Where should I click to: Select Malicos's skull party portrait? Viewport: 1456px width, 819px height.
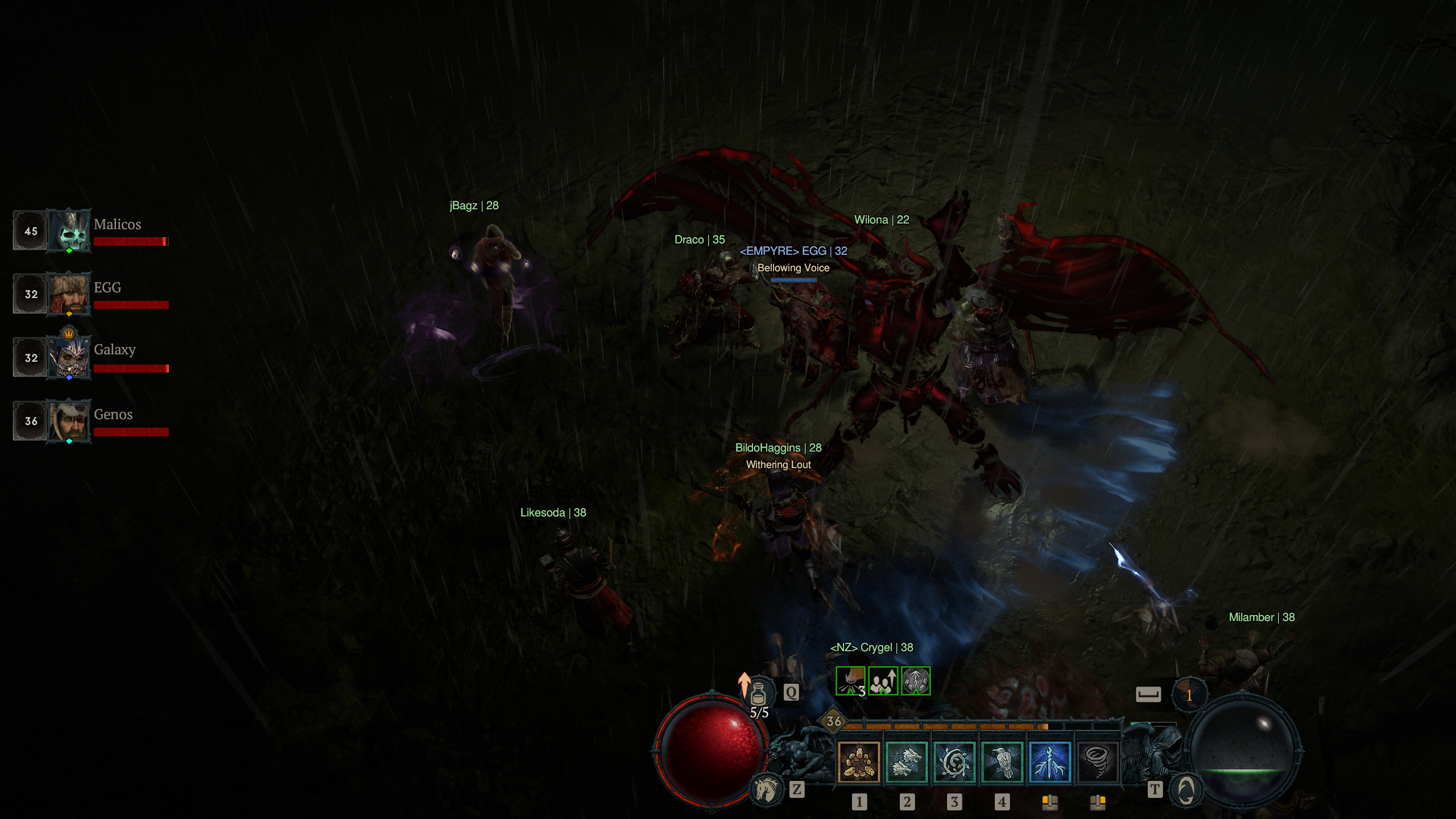(x=69, y=230)
